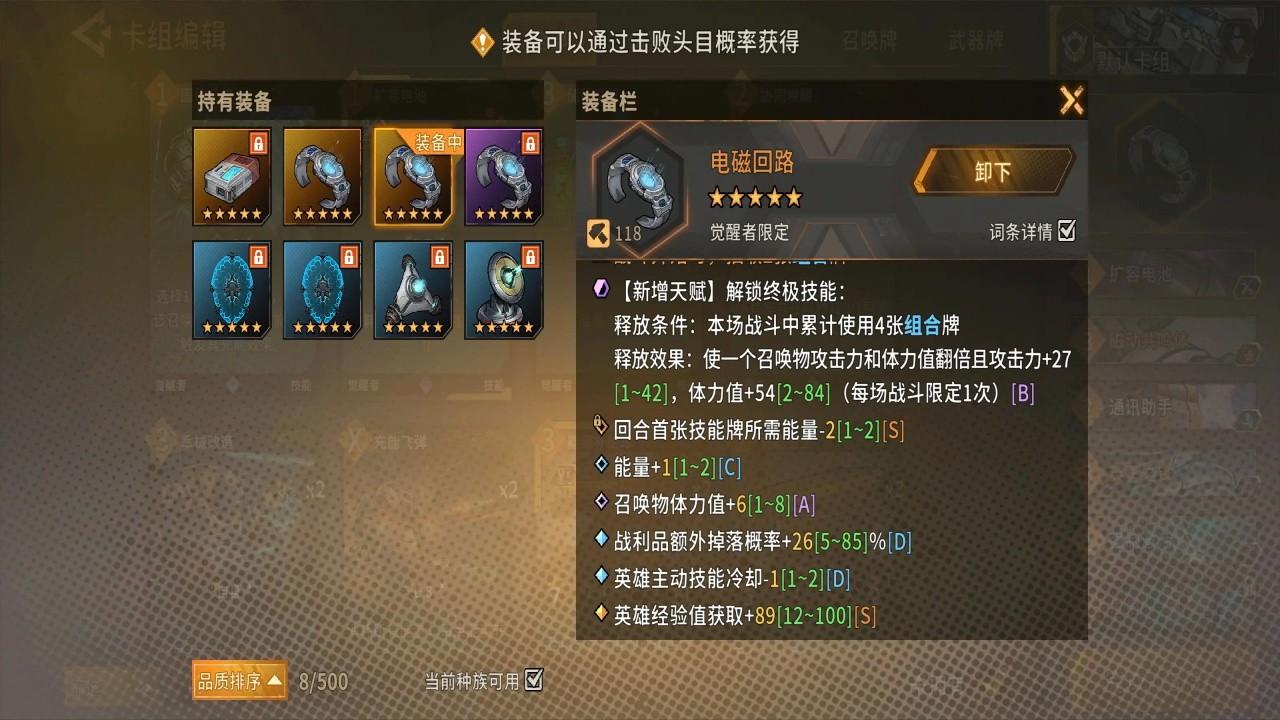Select the equipped 电磁回路 wristband marked 装备中
This screenshot has width=1280, height=720.
tap(412, 178)
